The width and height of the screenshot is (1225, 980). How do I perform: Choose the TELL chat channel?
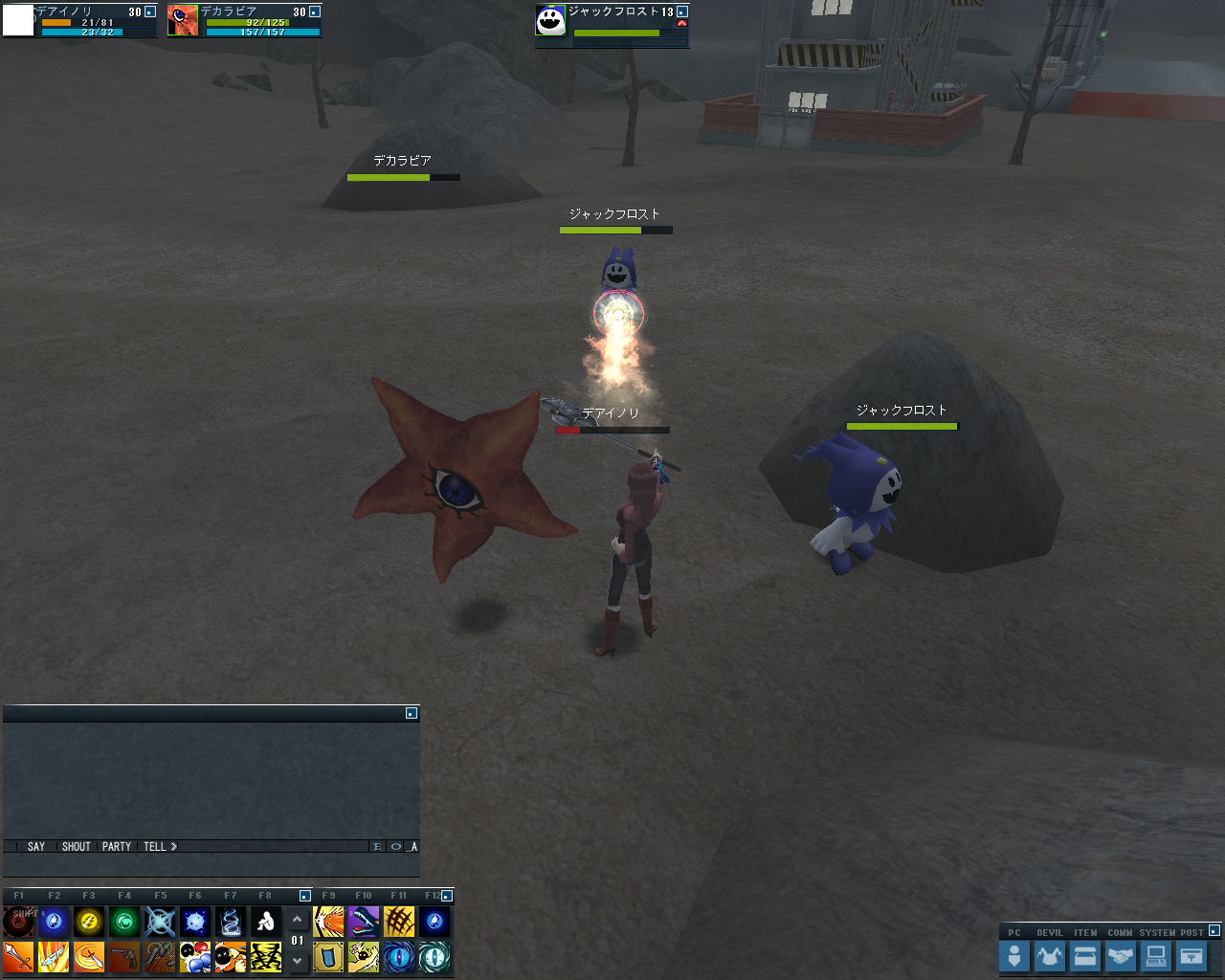[x=155, y=847]
